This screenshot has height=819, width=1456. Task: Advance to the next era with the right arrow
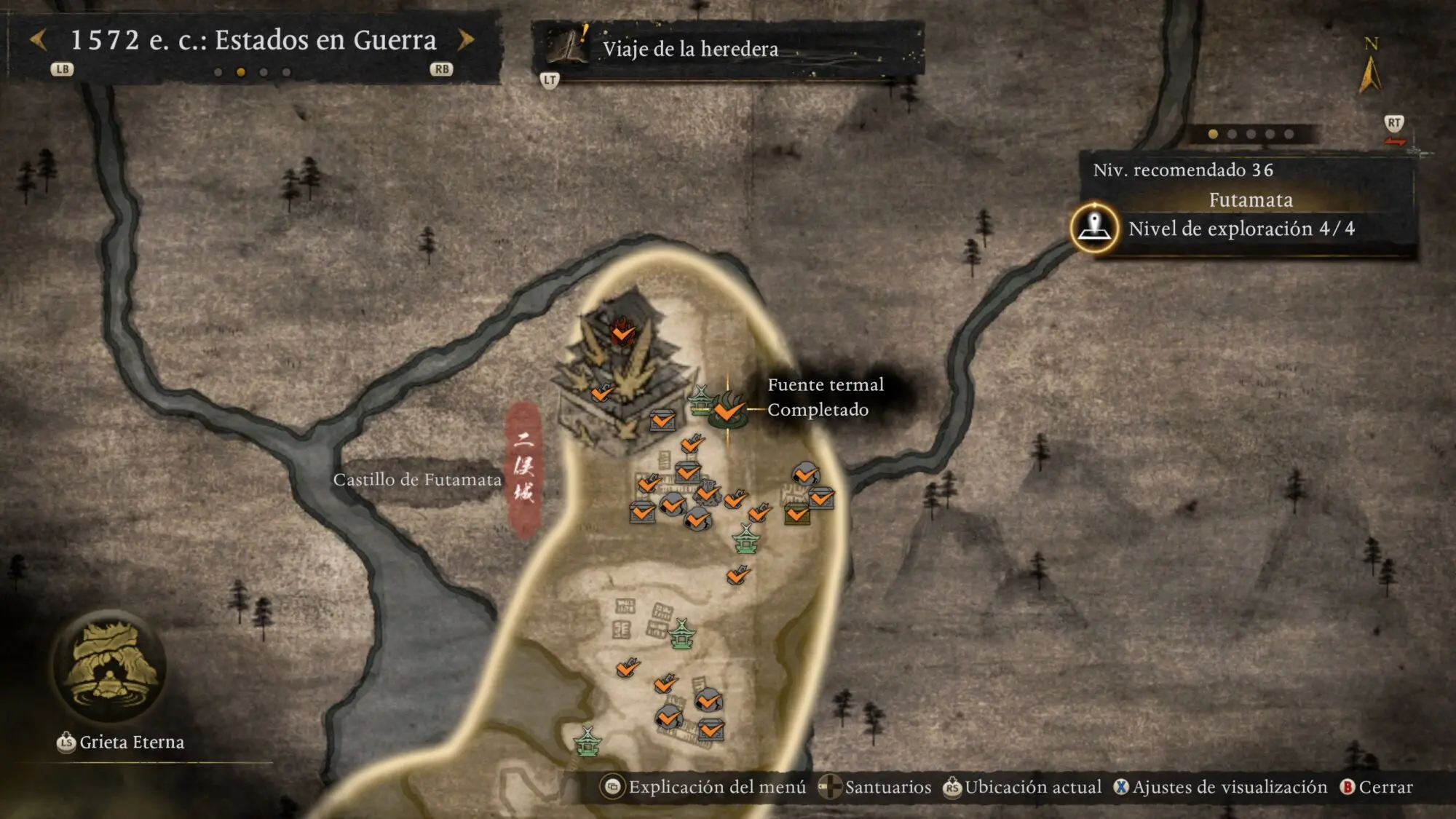(466, 40)
